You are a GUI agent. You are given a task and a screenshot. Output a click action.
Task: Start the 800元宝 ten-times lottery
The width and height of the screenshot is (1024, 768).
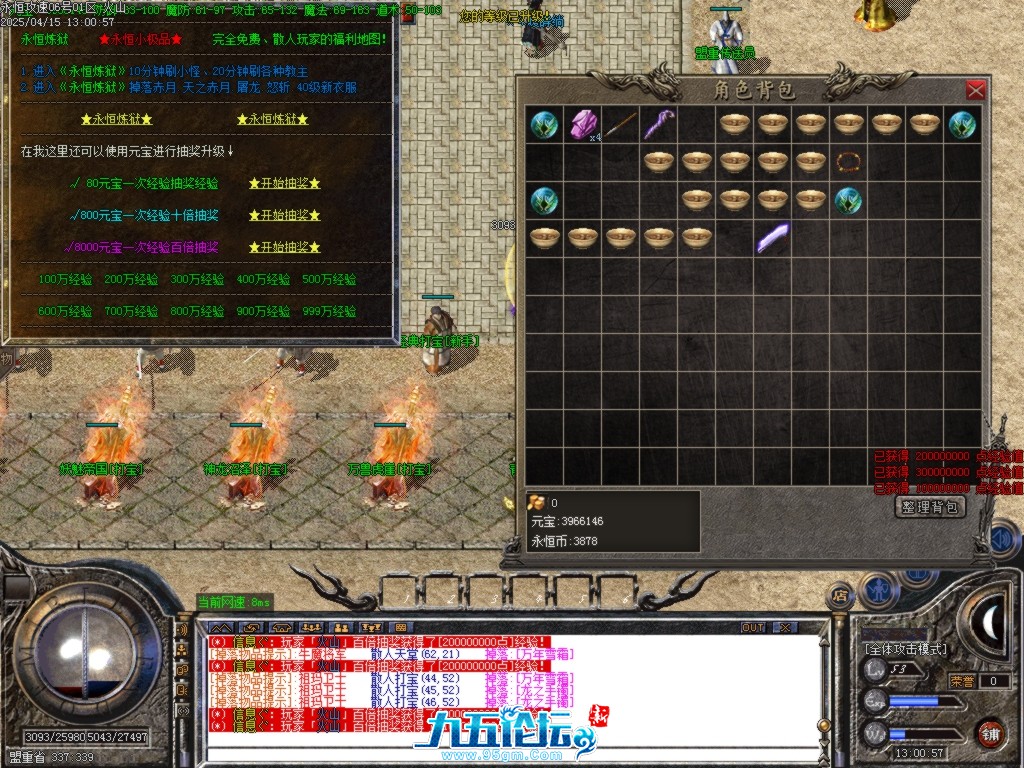(285, 215)
